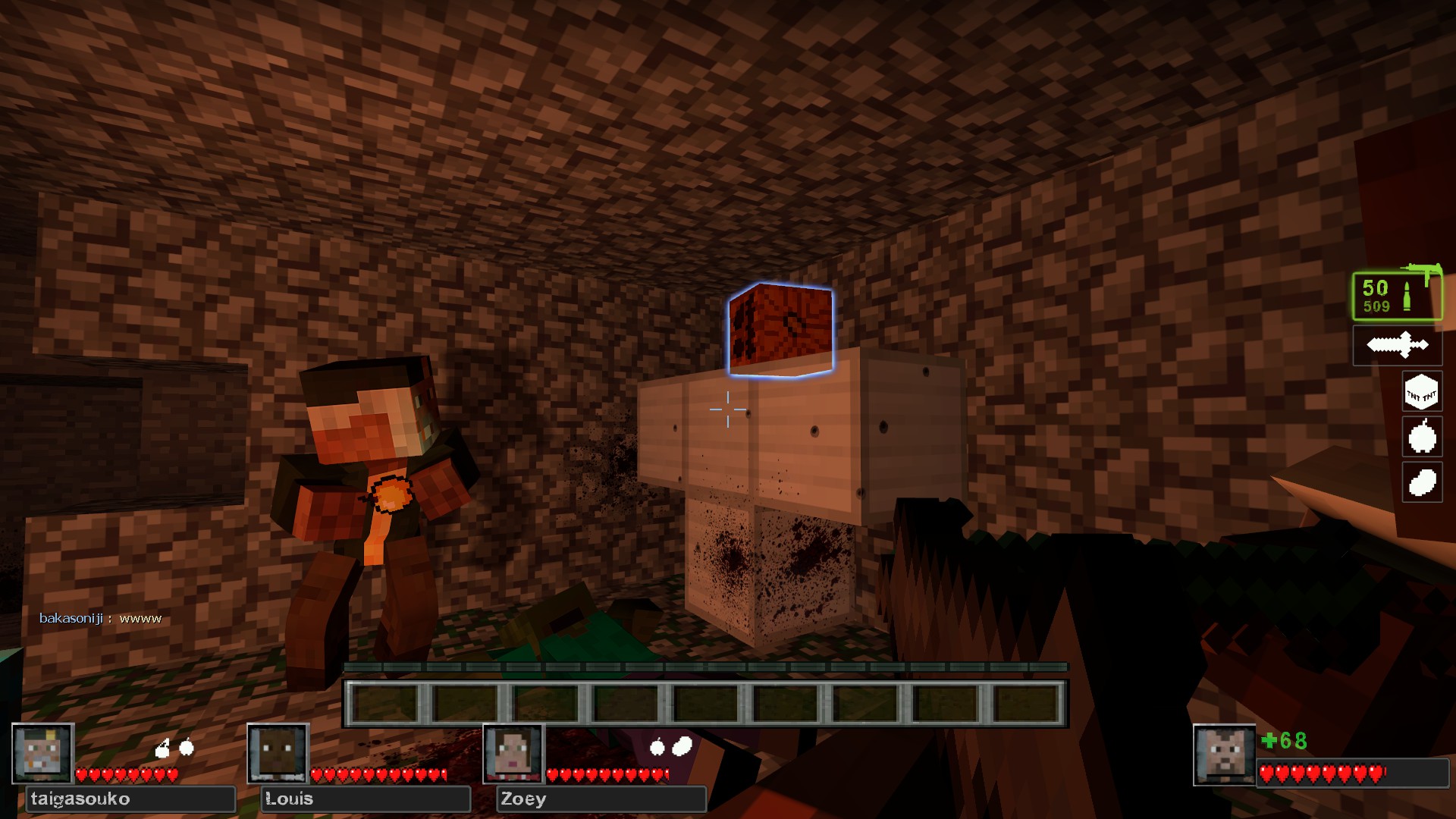Select the SMG primary weapon slot
Viewport: 1456px width, 819px height.
point(1397,295)
